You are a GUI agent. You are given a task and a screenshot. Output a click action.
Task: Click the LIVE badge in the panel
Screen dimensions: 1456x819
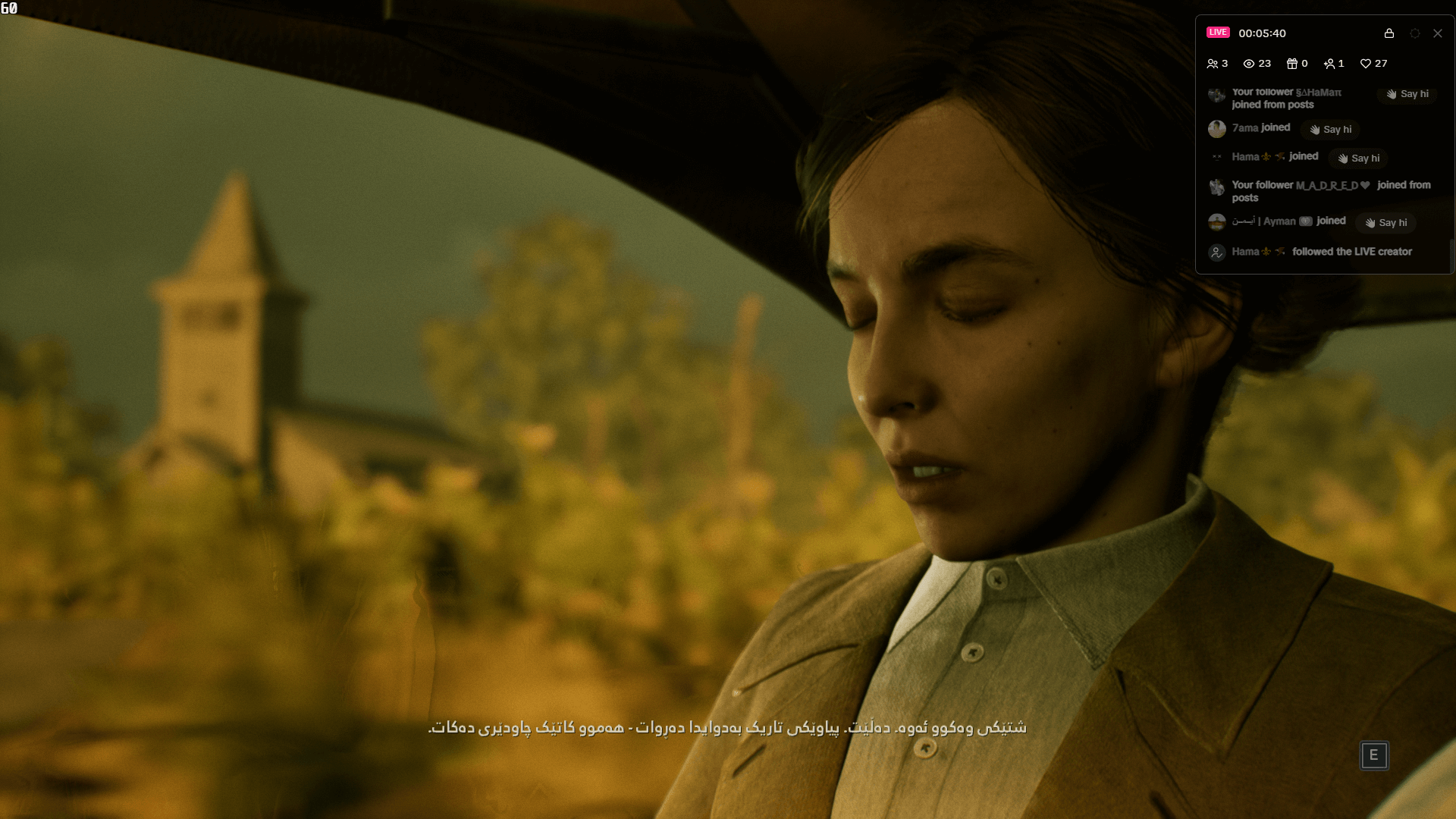(x=1217, y=32)
